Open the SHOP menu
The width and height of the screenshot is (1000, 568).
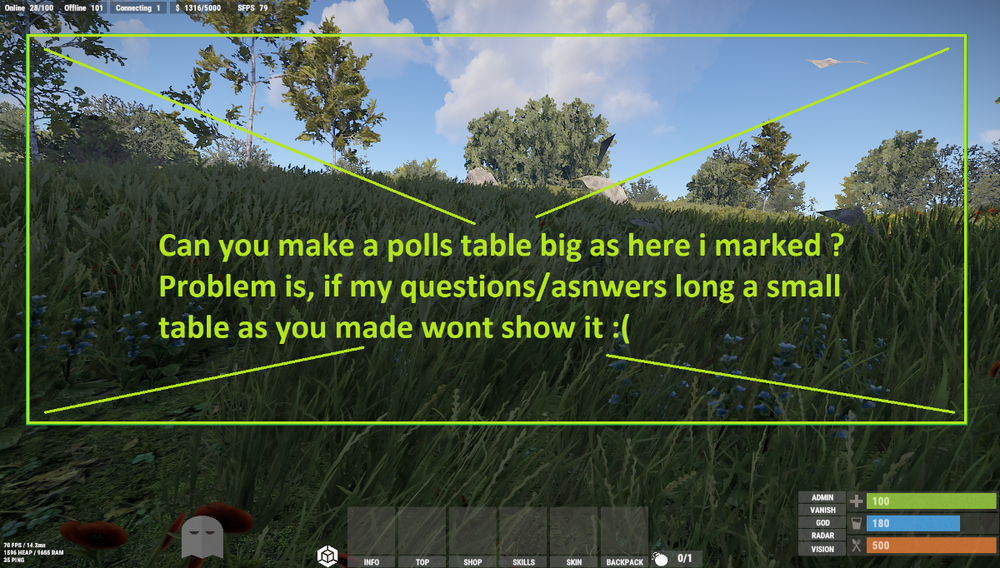click(473, 562)
